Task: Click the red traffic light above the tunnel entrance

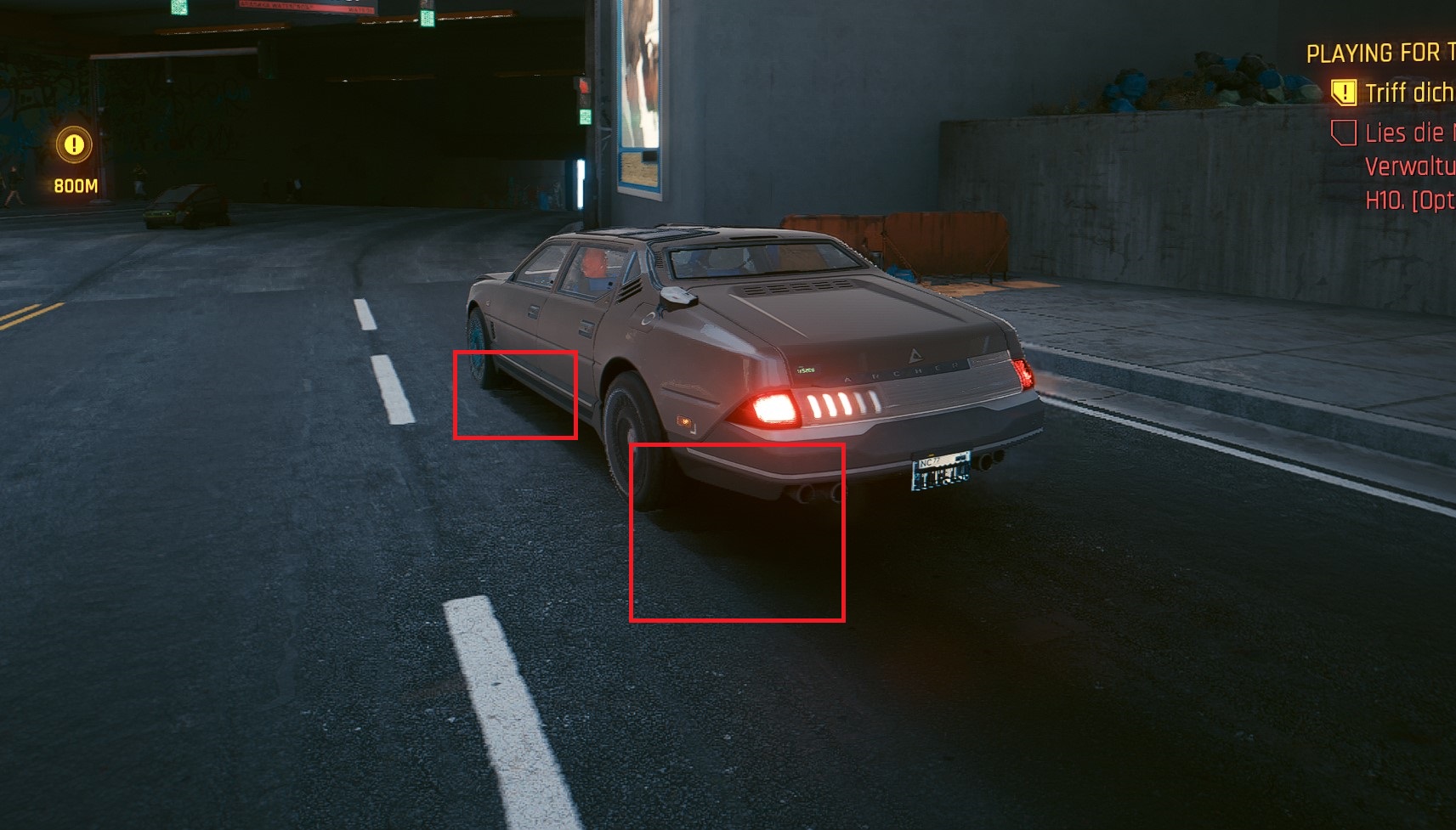Action: click(x=585, y=84)
